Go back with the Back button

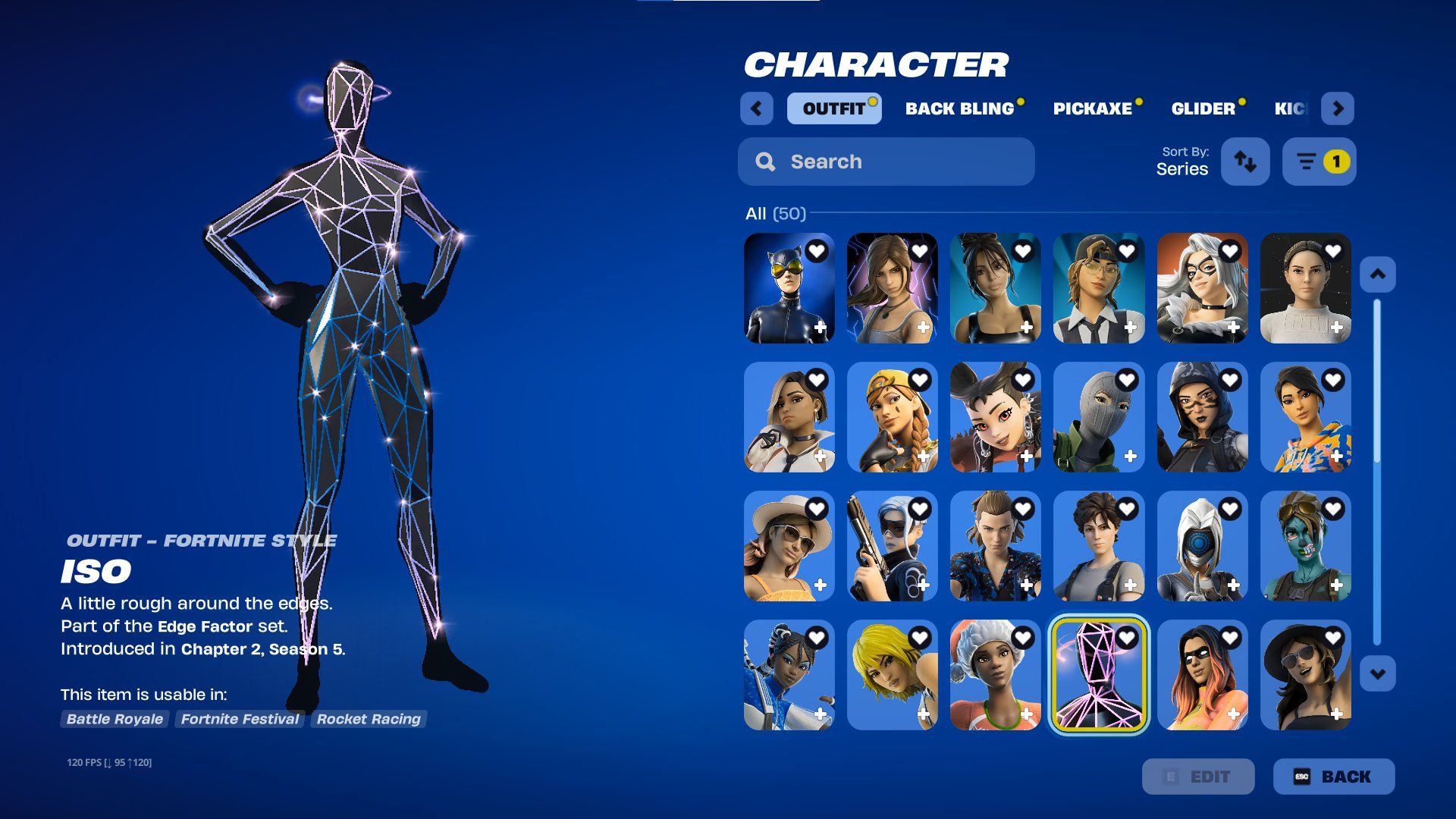point(1334,777)
